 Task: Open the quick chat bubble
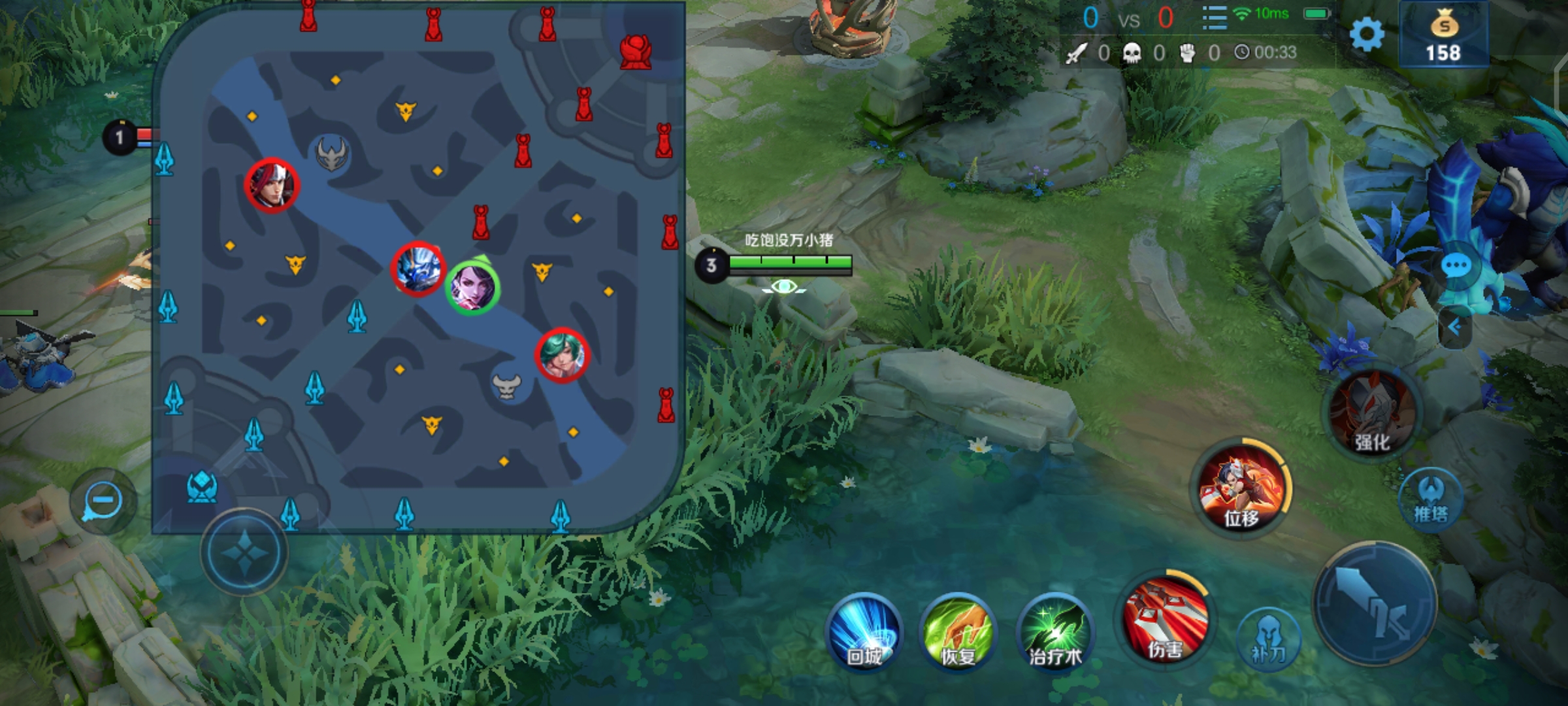(x=1456, y=267)
